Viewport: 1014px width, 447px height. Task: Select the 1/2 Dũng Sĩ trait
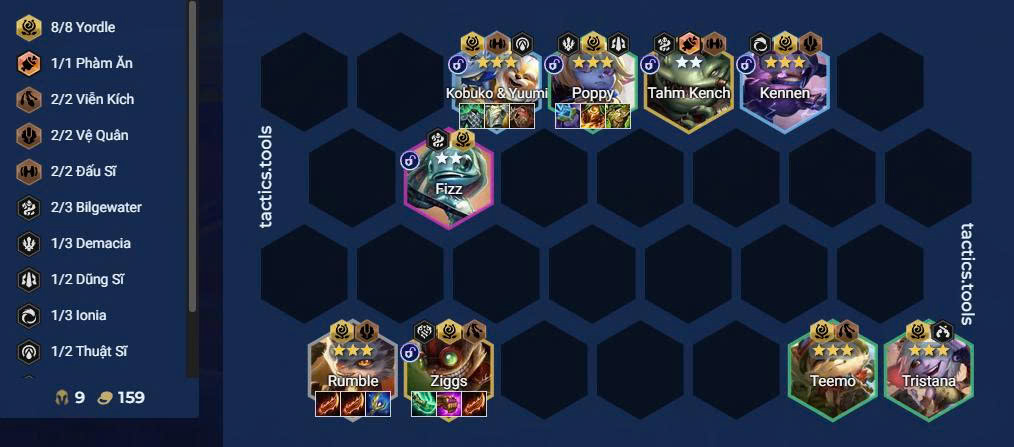point(89,279)
